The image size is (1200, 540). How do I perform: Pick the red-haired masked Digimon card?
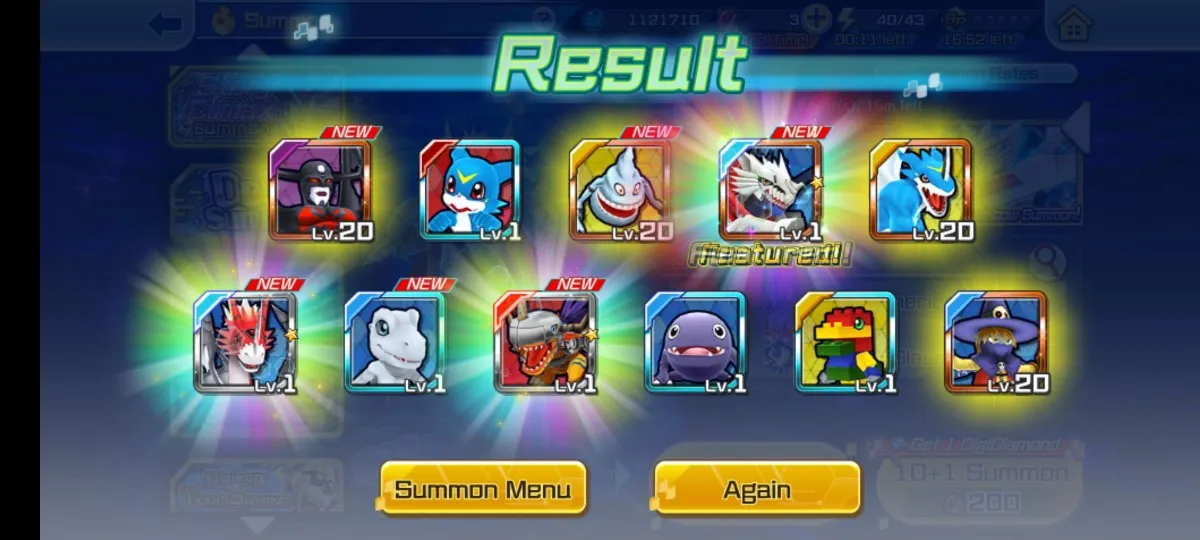tap(245, 342)
